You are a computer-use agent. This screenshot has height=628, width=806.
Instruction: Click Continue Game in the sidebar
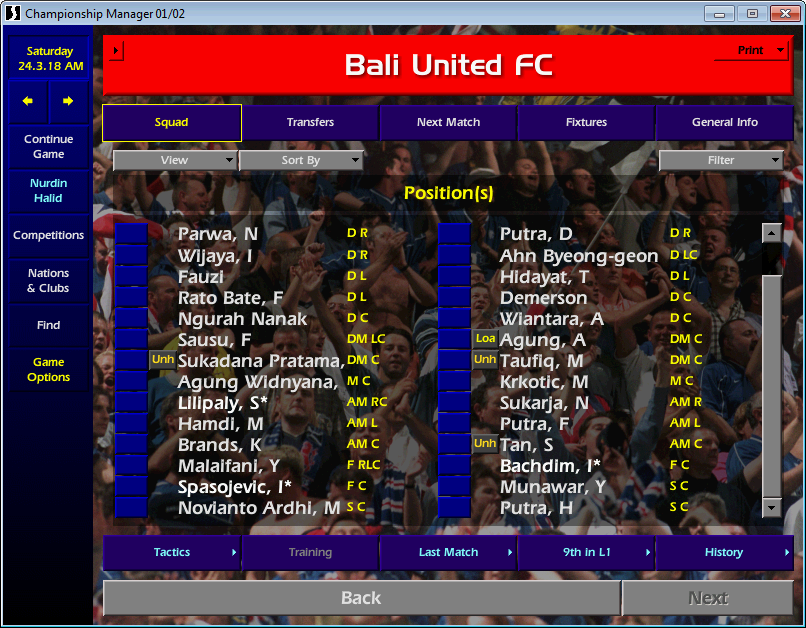pyautogui.click(x=49, y=147)
